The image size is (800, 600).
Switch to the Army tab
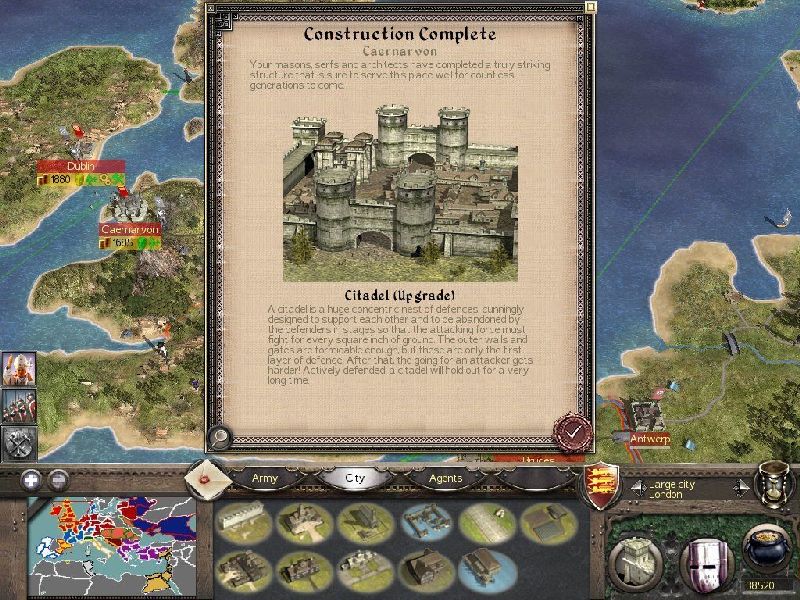pyautogui.click(x=265, y=478)
